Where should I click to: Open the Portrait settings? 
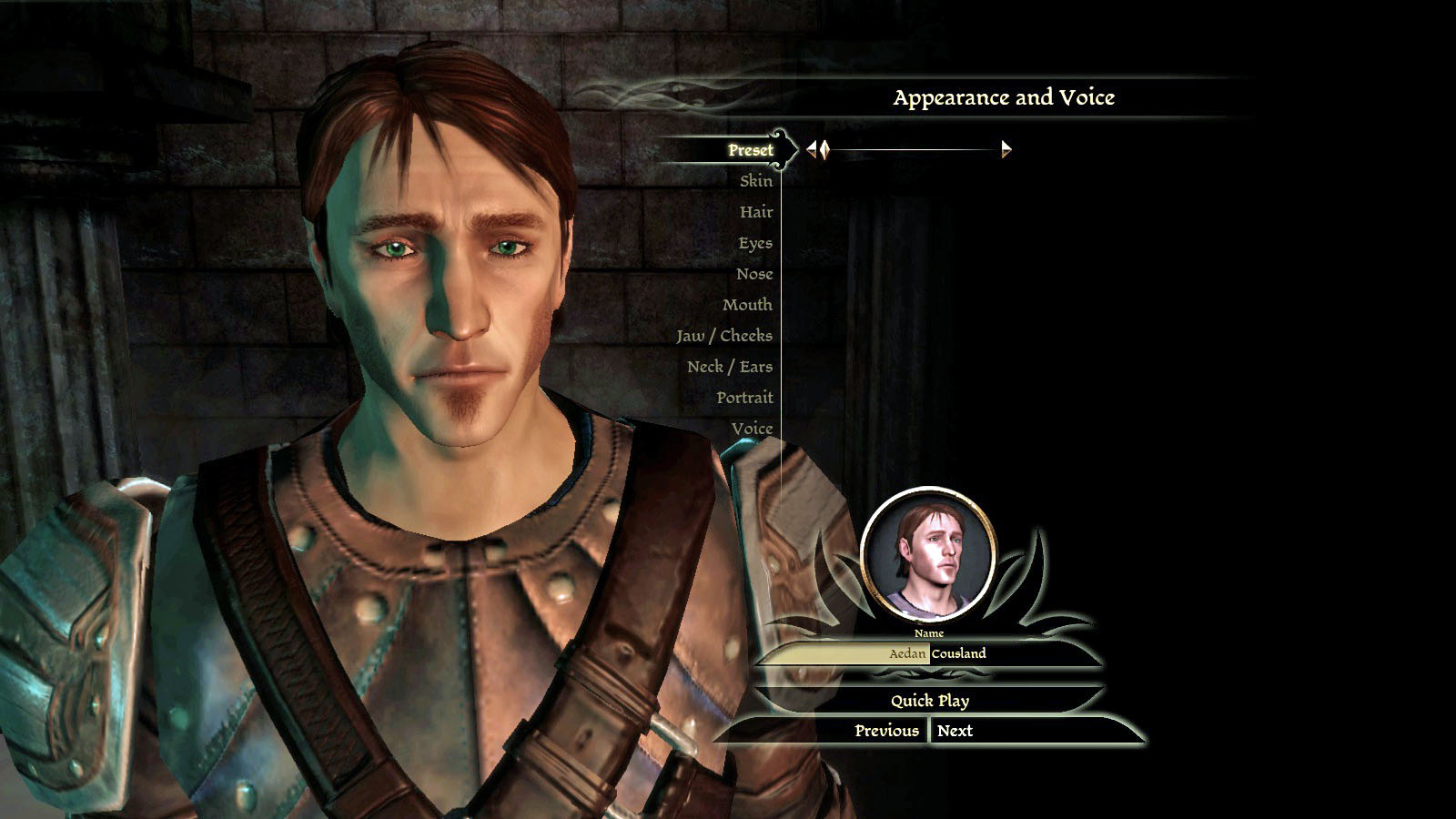pyautogui.click(x=743, y=398)
